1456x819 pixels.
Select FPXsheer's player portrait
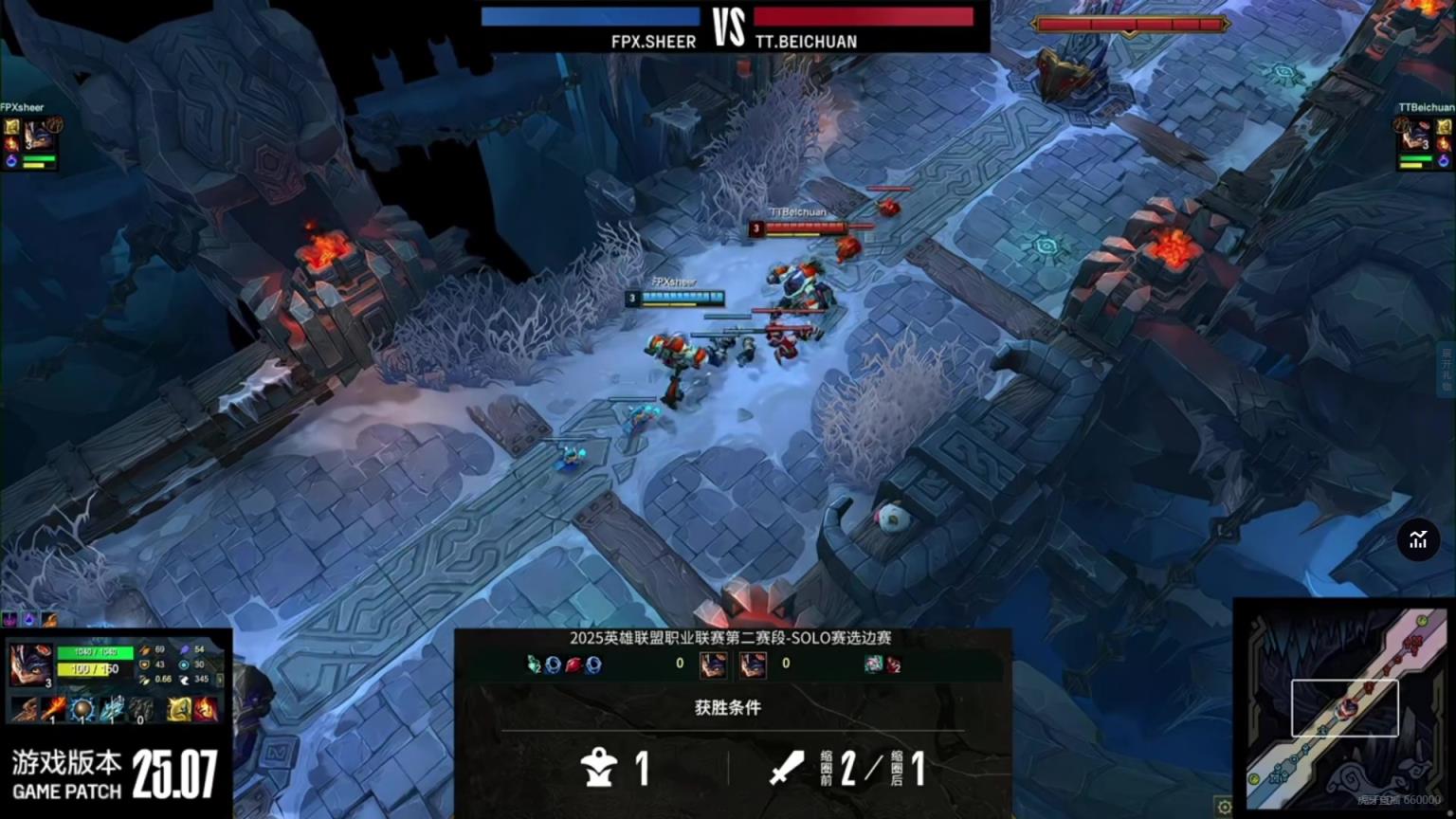coord(38,135)
